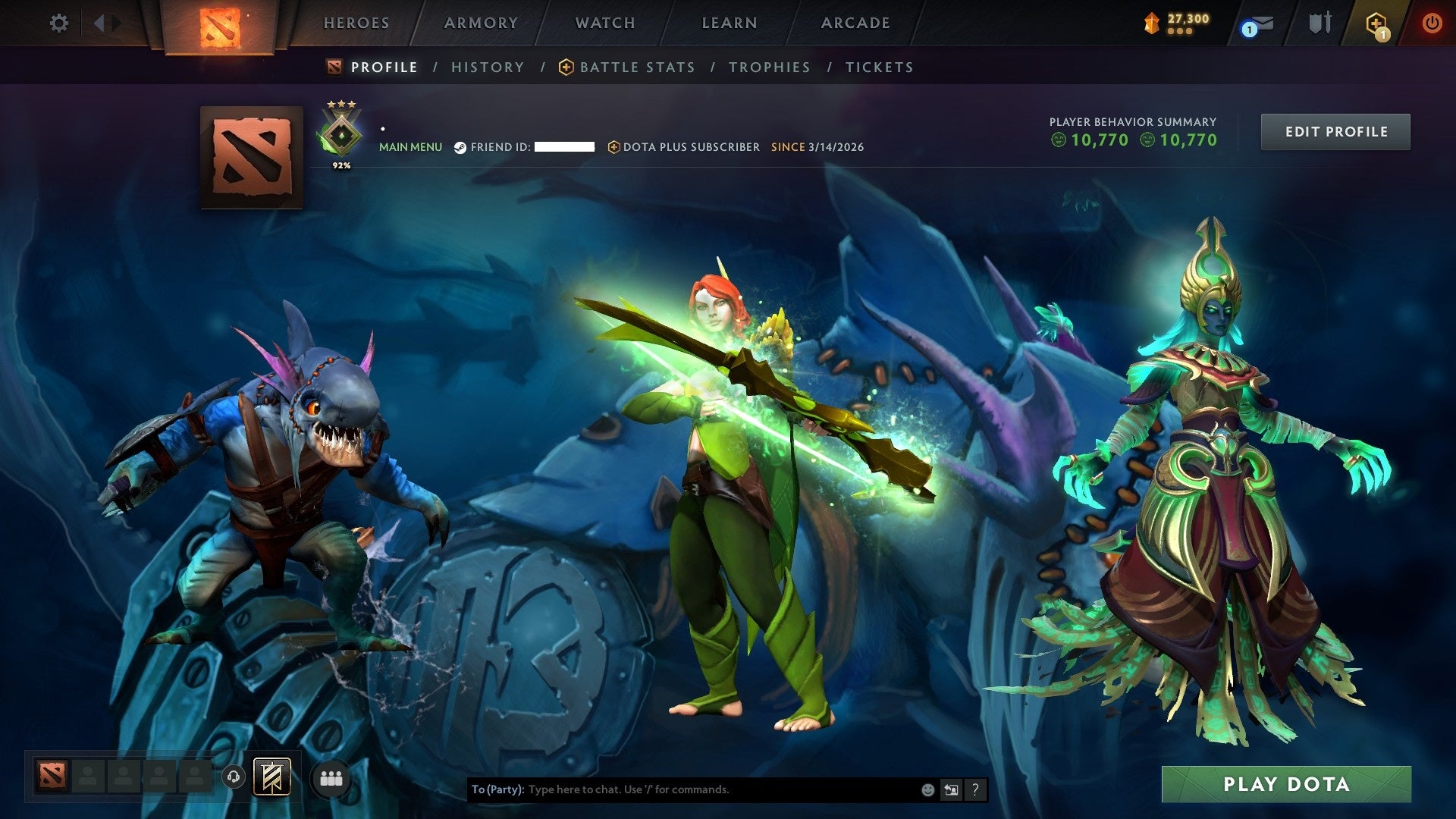
Task: Click the Edit Profile button
Action: pyautogui.click(x=1335, y=131)
